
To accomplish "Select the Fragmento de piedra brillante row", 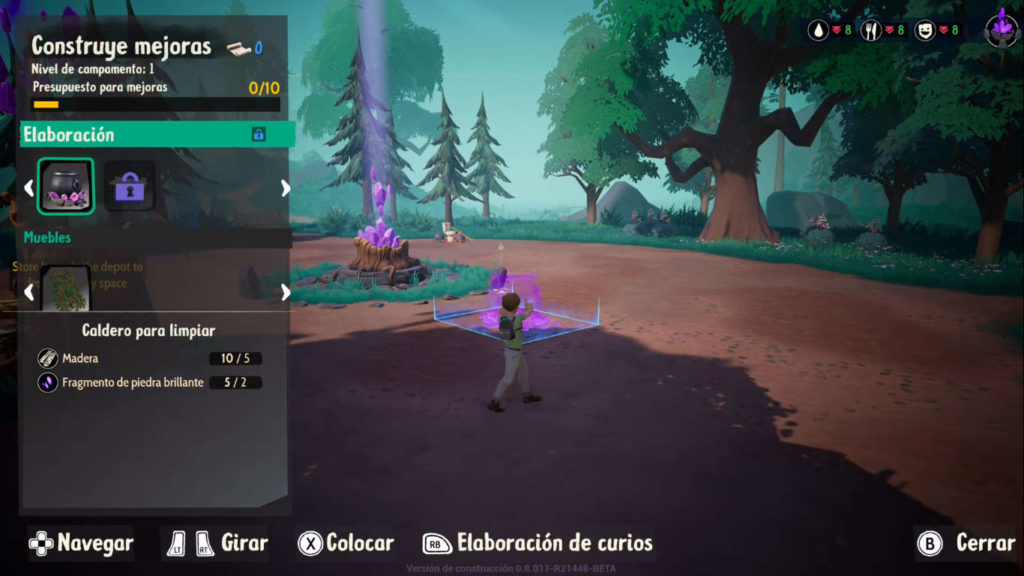I will click(150, 382).
